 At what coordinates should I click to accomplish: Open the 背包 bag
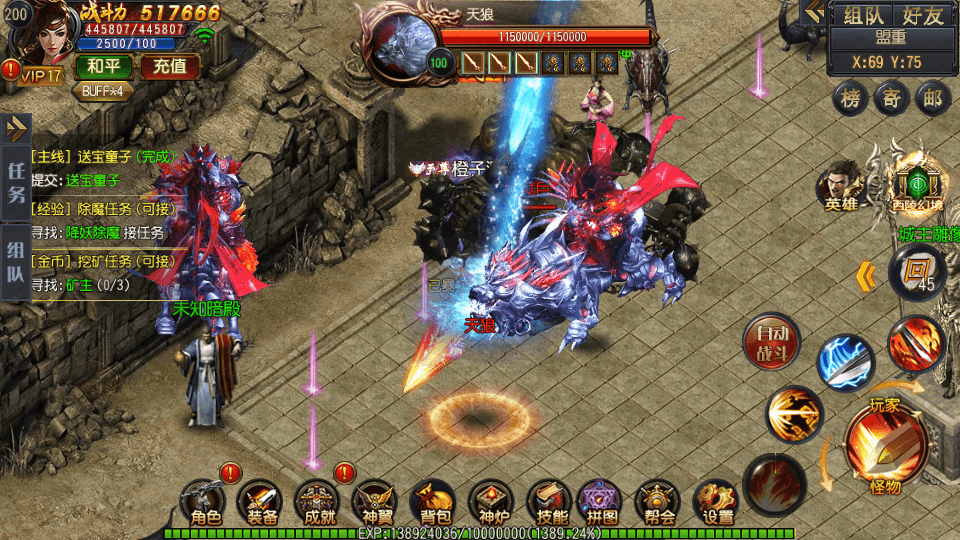(x=433, y=502)
